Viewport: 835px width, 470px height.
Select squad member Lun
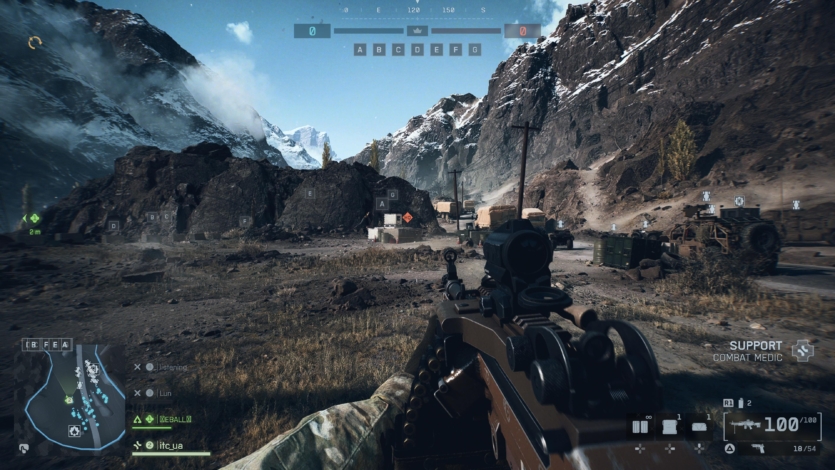pyautogui.click(x=166, y=393)
